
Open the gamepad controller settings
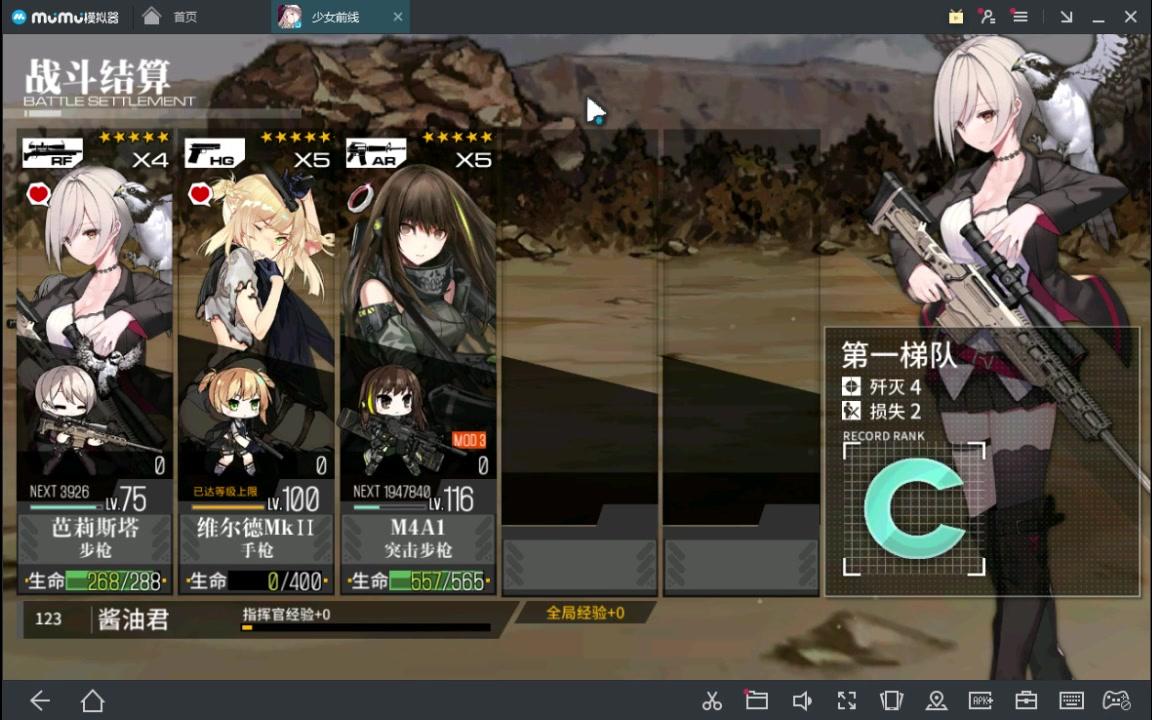point(1116,701)
